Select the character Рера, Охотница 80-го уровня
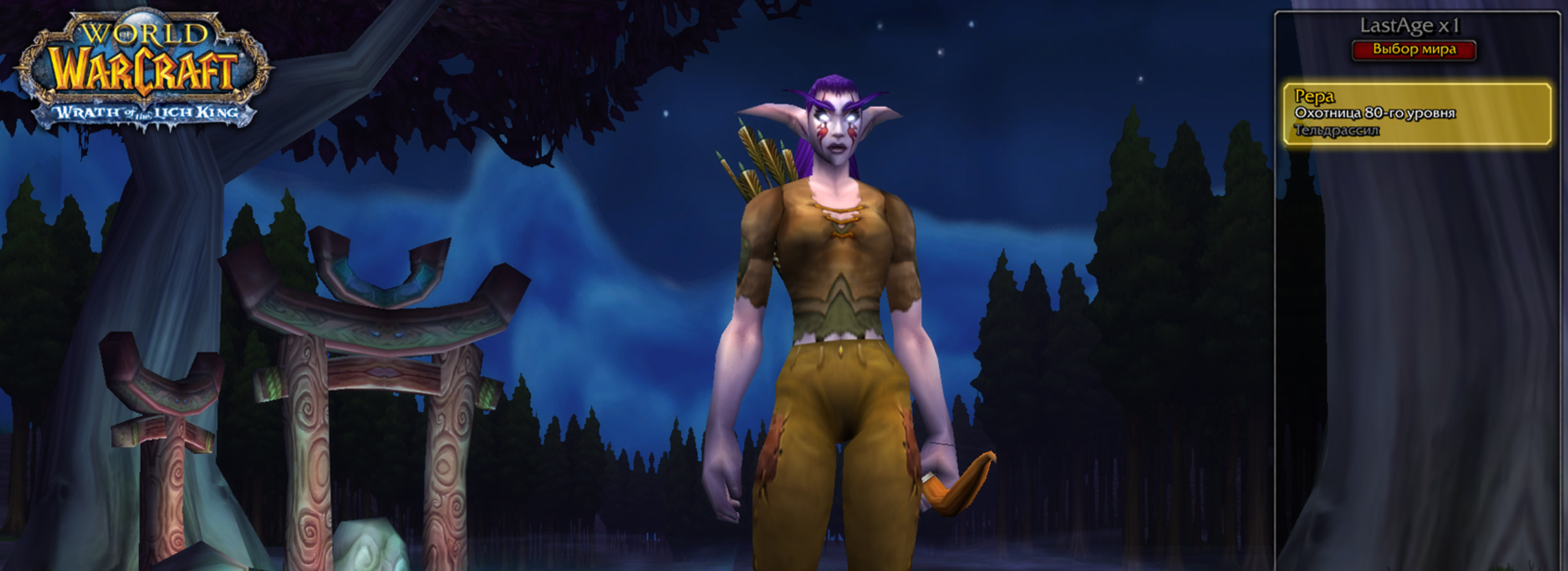 [x=1416, y=114]
